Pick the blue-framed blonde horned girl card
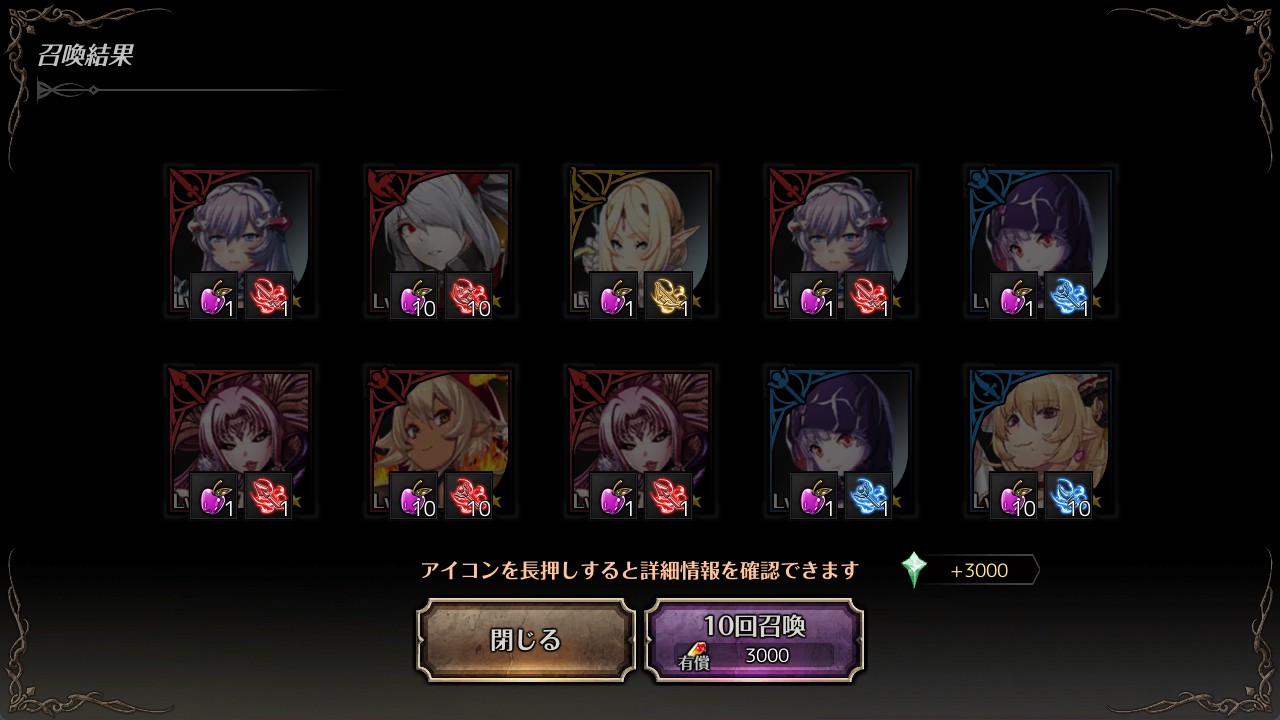This screenshot has width=1280, height=720. [x=1040, y=442]
